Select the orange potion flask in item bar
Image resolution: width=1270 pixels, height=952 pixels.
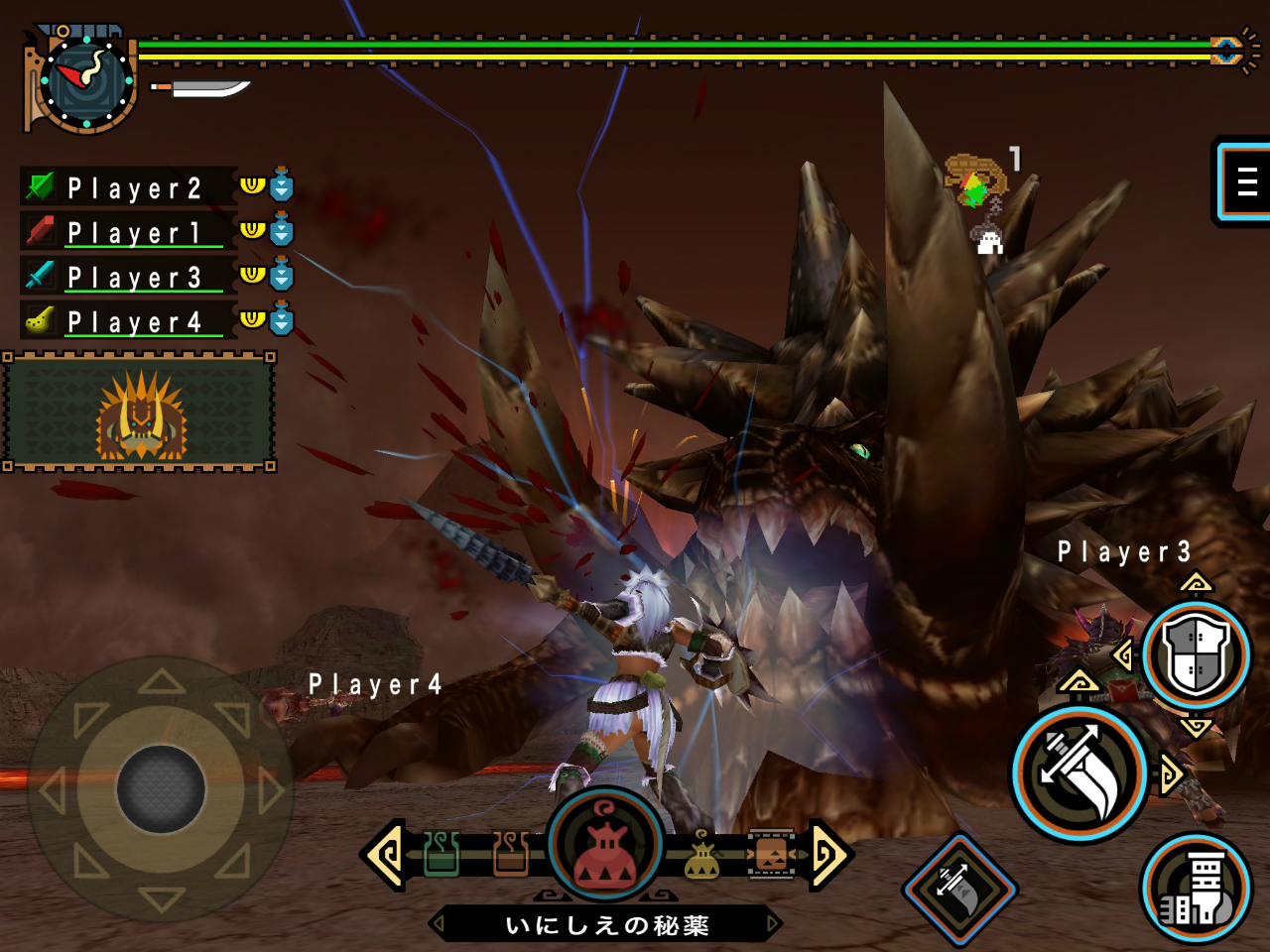[x=510, y=853]
